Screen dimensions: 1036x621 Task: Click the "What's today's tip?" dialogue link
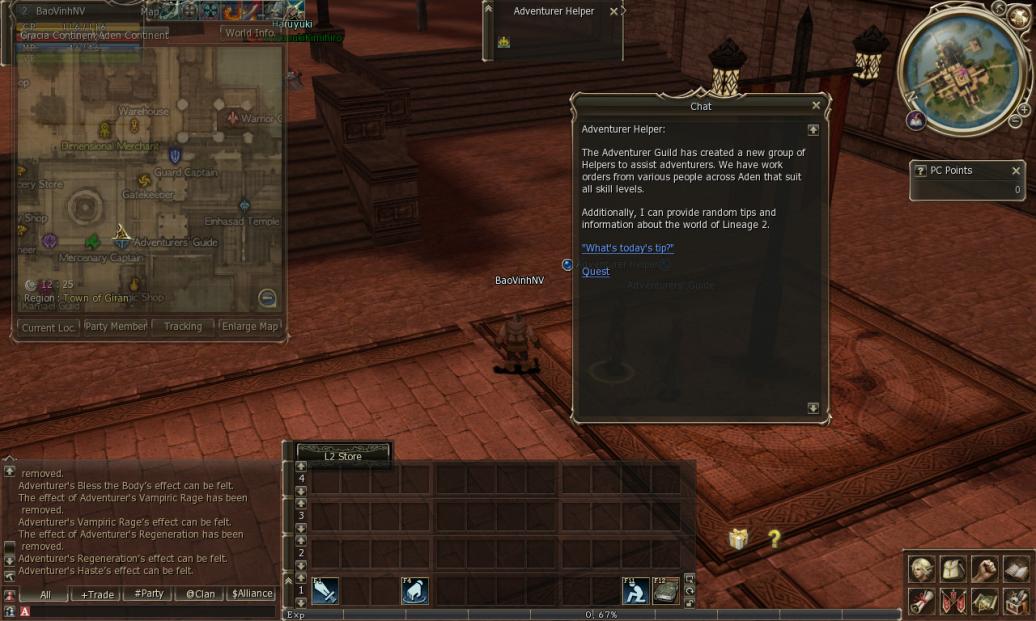pos(627,248)
